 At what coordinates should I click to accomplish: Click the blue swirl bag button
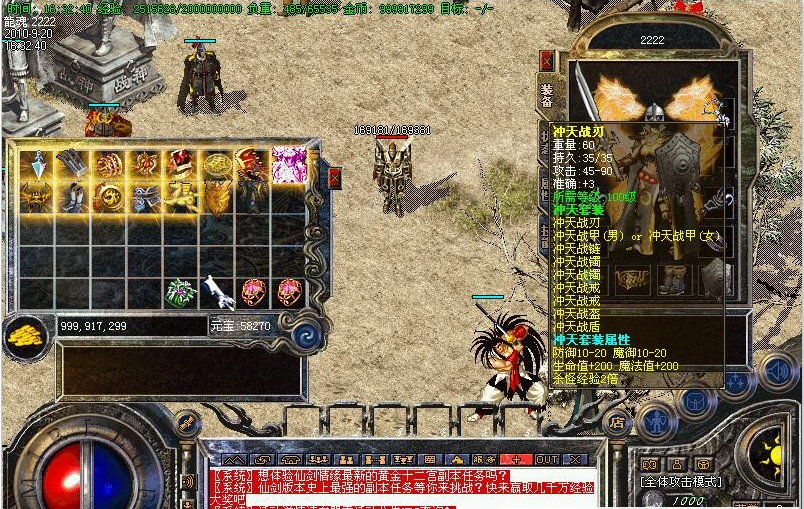(x=307, y=335)
